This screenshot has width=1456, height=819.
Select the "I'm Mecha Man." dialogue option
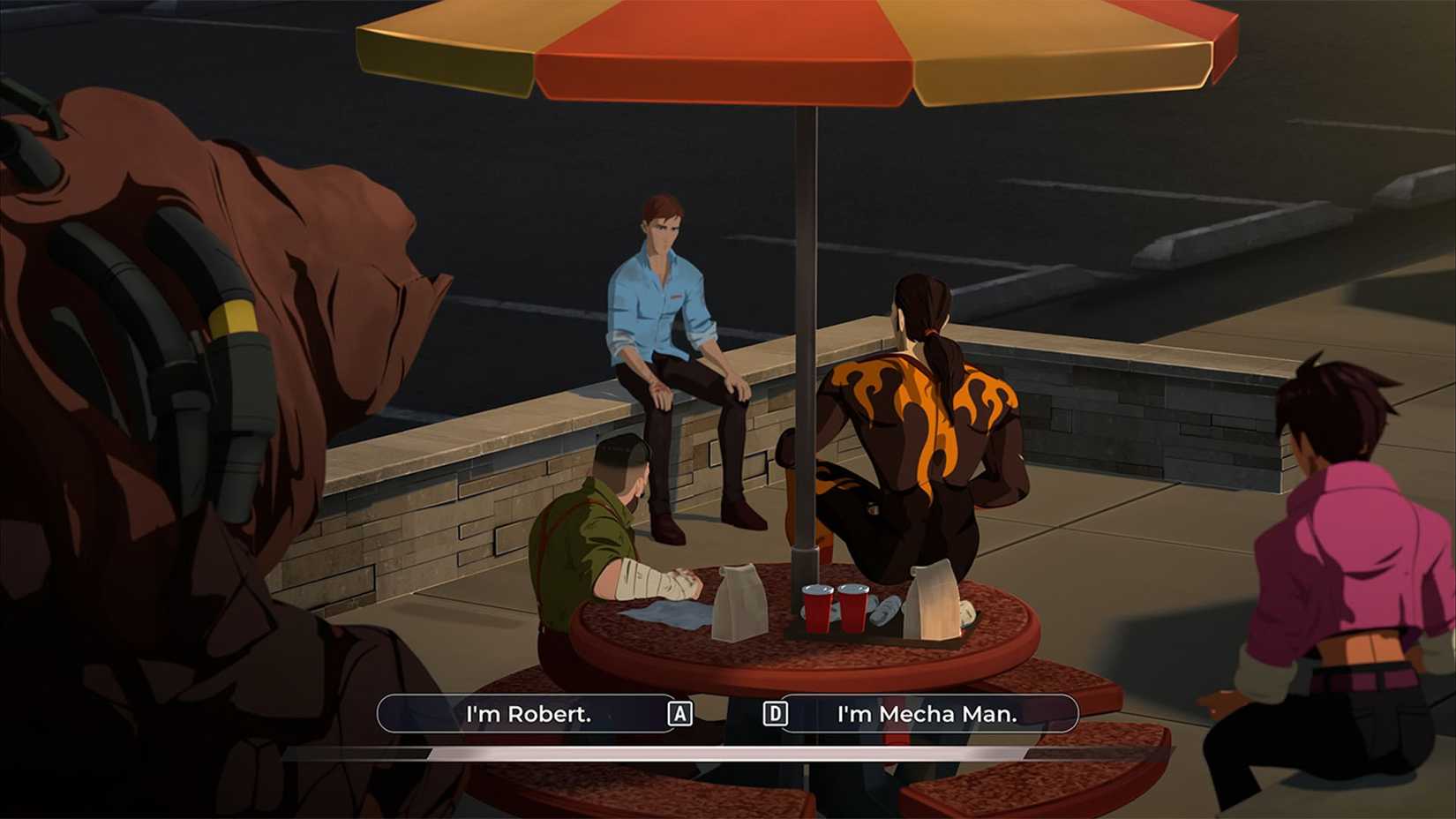[927, 714]
